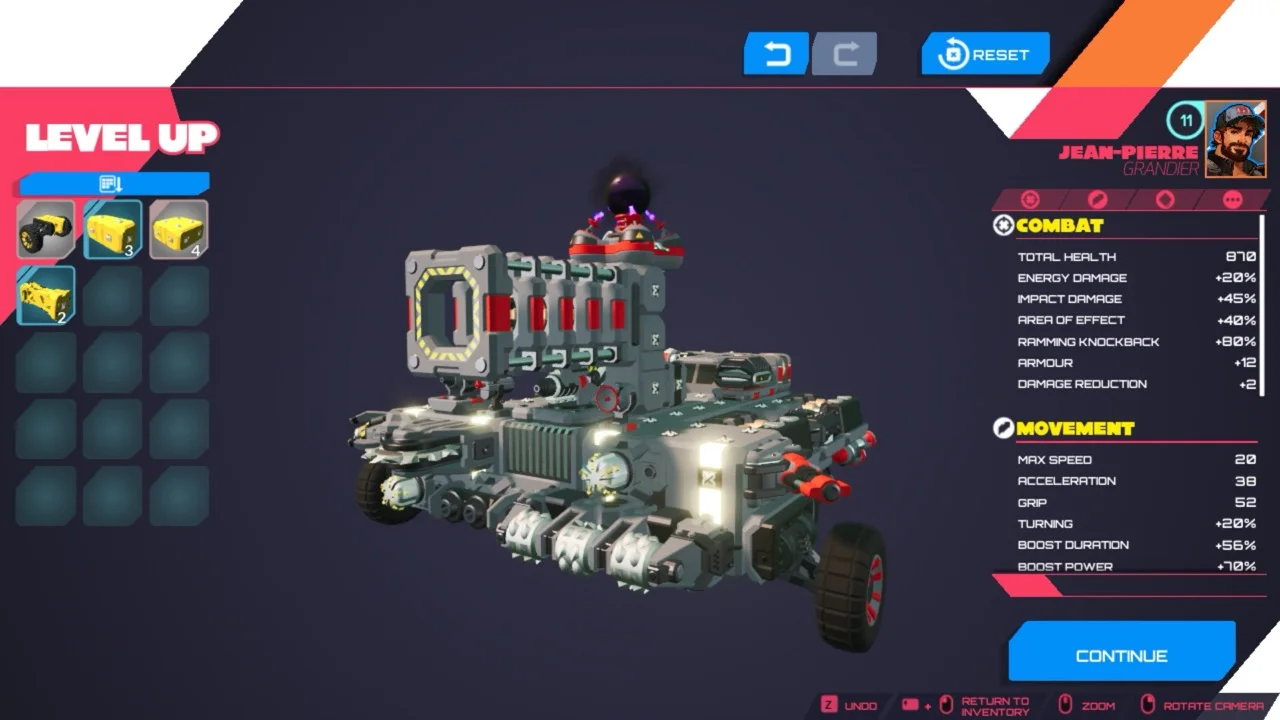Image resolution: width=1280 pixels, height=720 pixels.
Task: Click the undo arrow button
Action: coord(776,54)
